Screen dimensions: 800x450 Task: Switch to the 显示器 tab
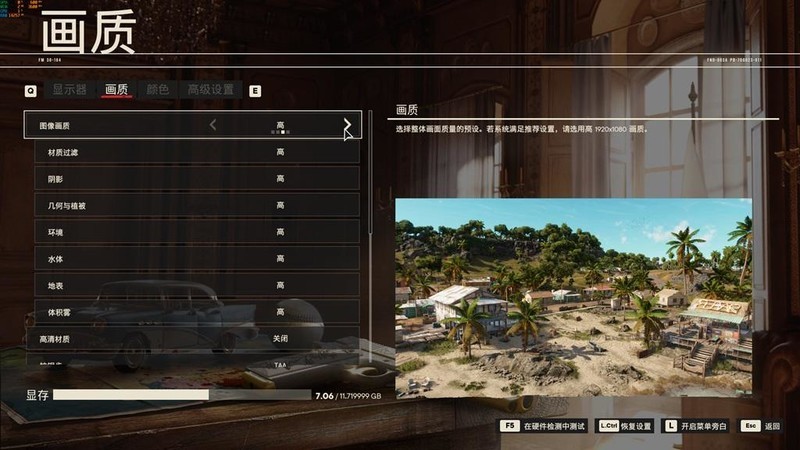point(70,90)
